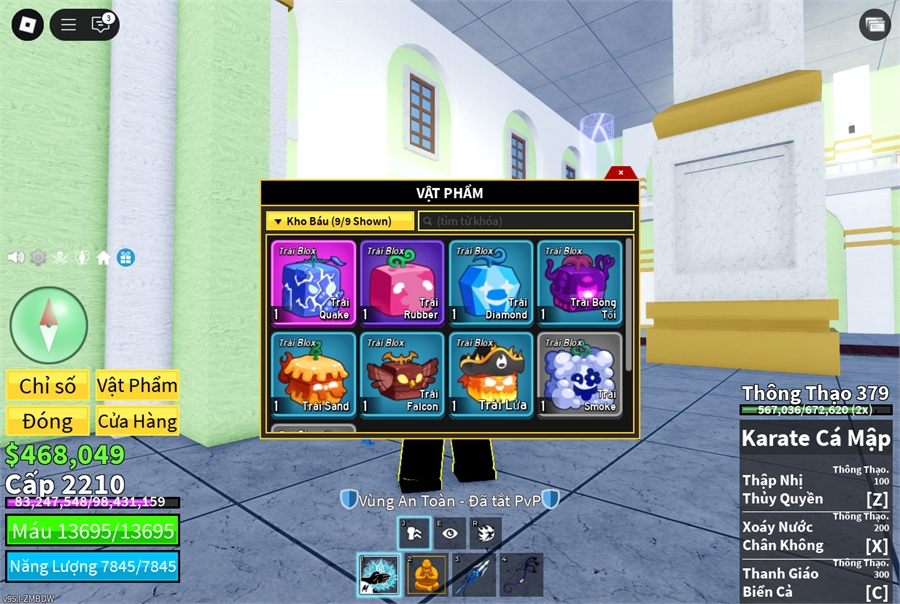Open the Chỉ số stats panel
The image size is (900, 604).
tap(47, 386)
